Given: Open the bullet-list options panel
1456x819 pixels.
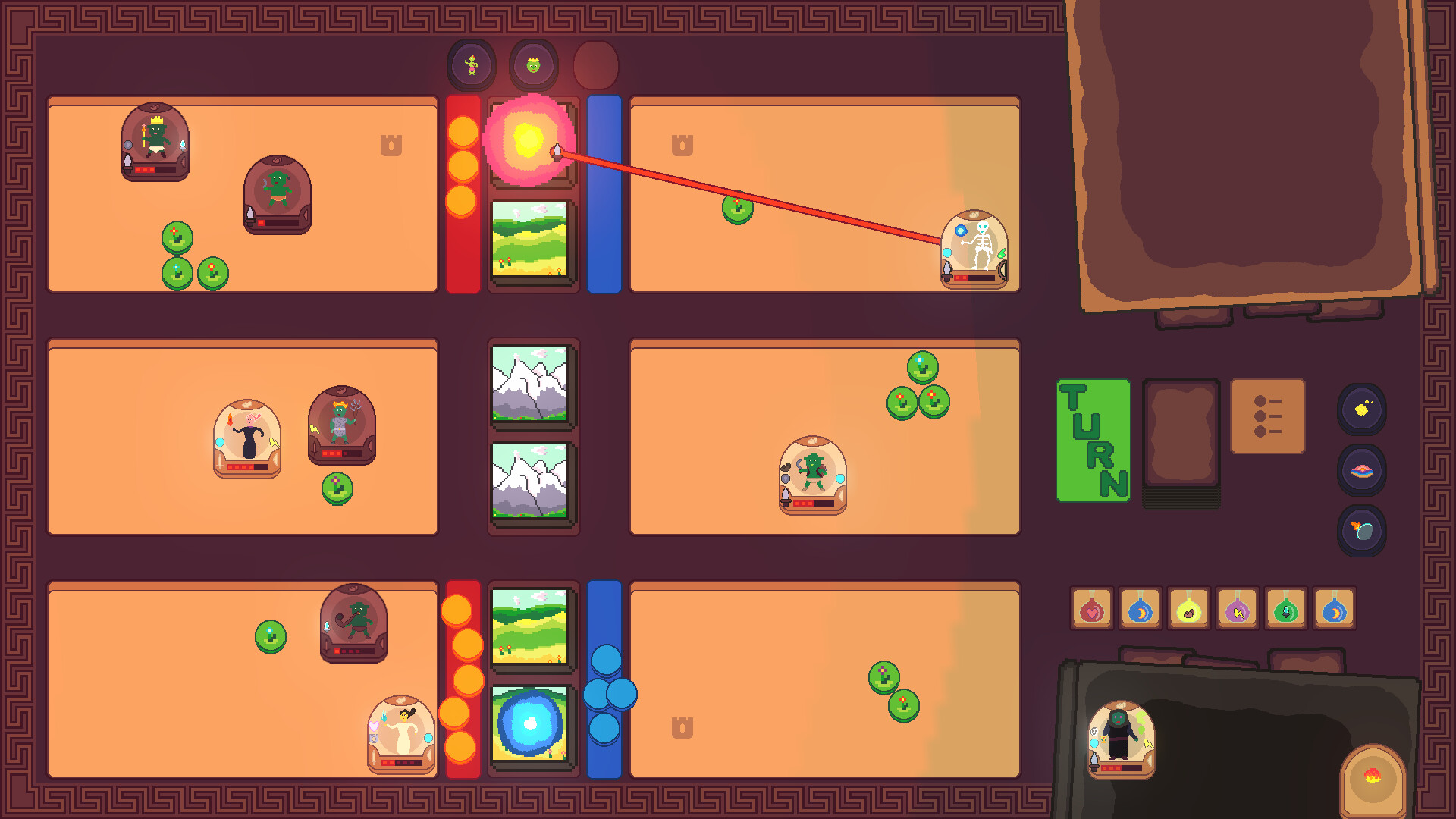Looking at the screenshot, I should [1268, 416].
